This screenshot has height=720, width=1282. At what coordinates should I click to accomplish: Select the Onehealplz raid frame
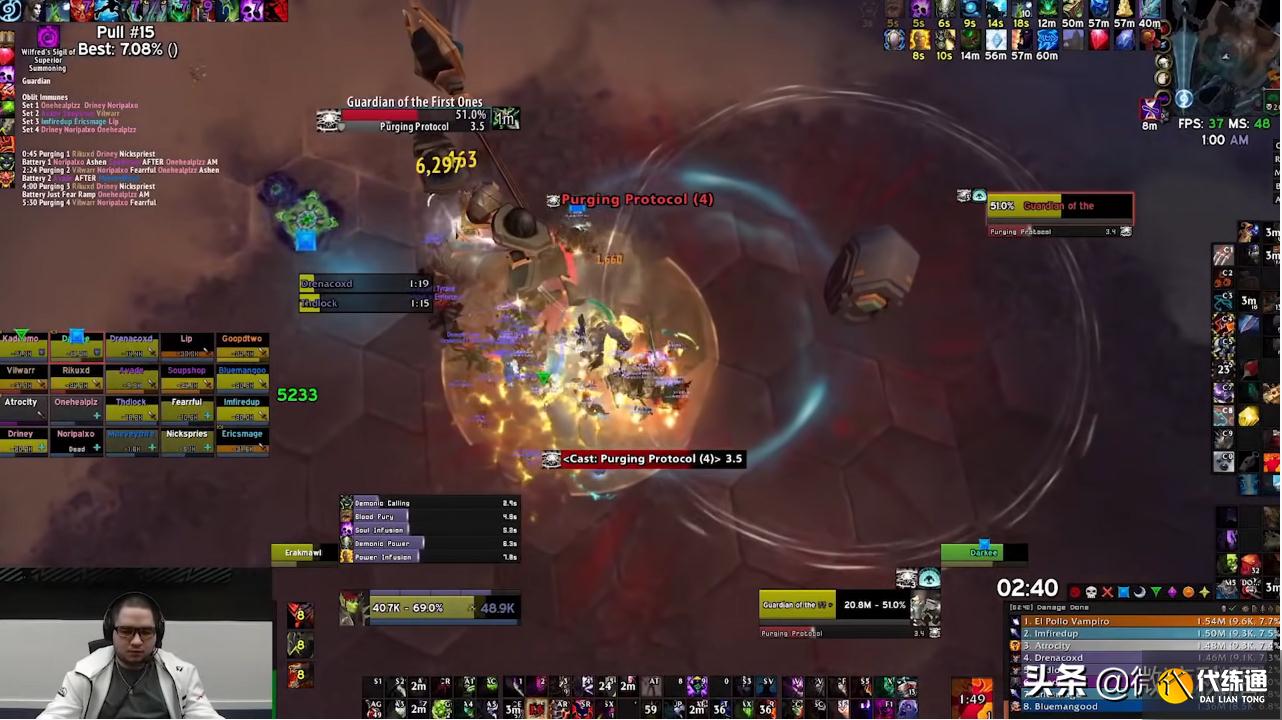coord(76,409)
